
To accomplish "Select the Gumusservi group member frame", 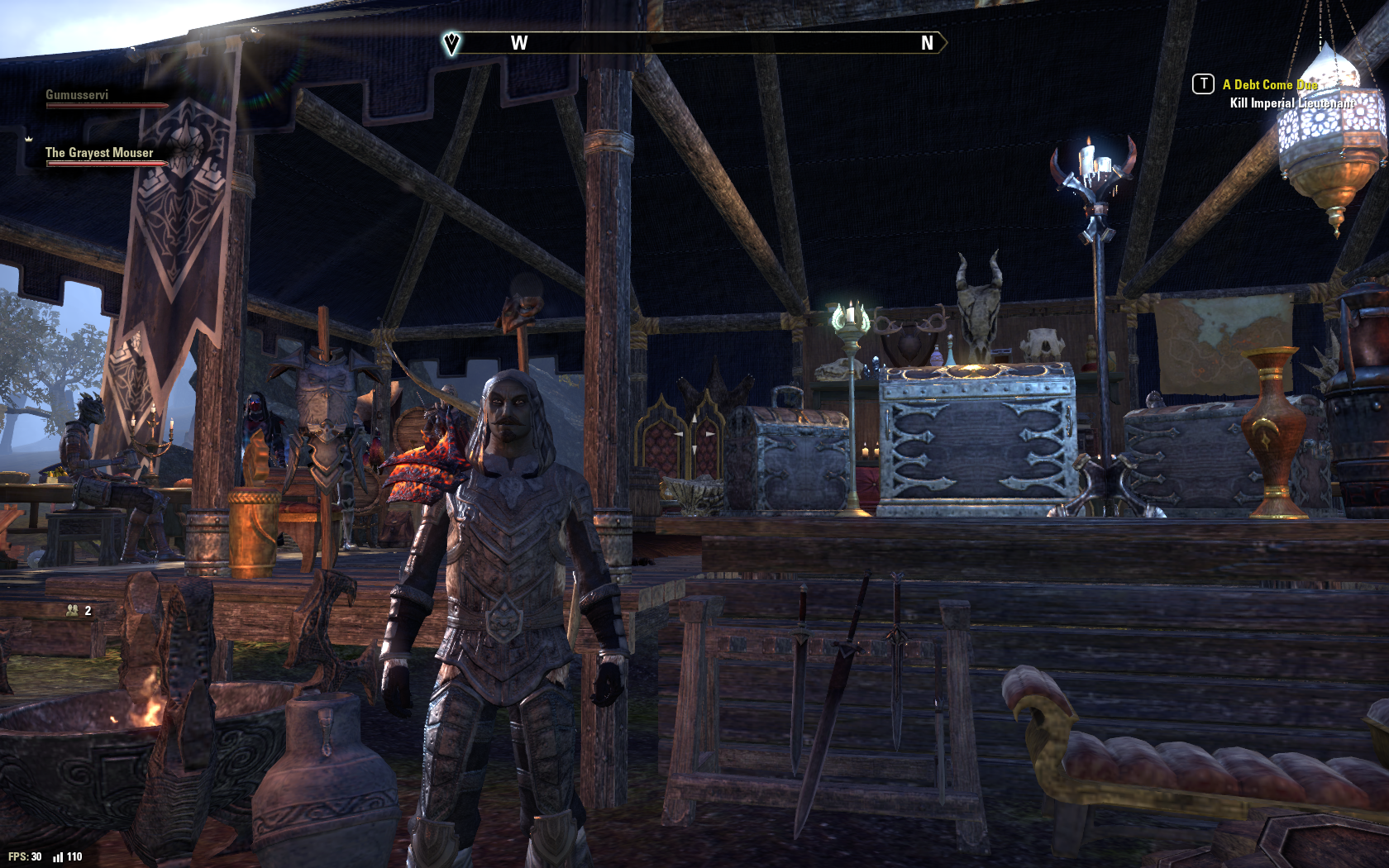I will (x=78, y=96).
